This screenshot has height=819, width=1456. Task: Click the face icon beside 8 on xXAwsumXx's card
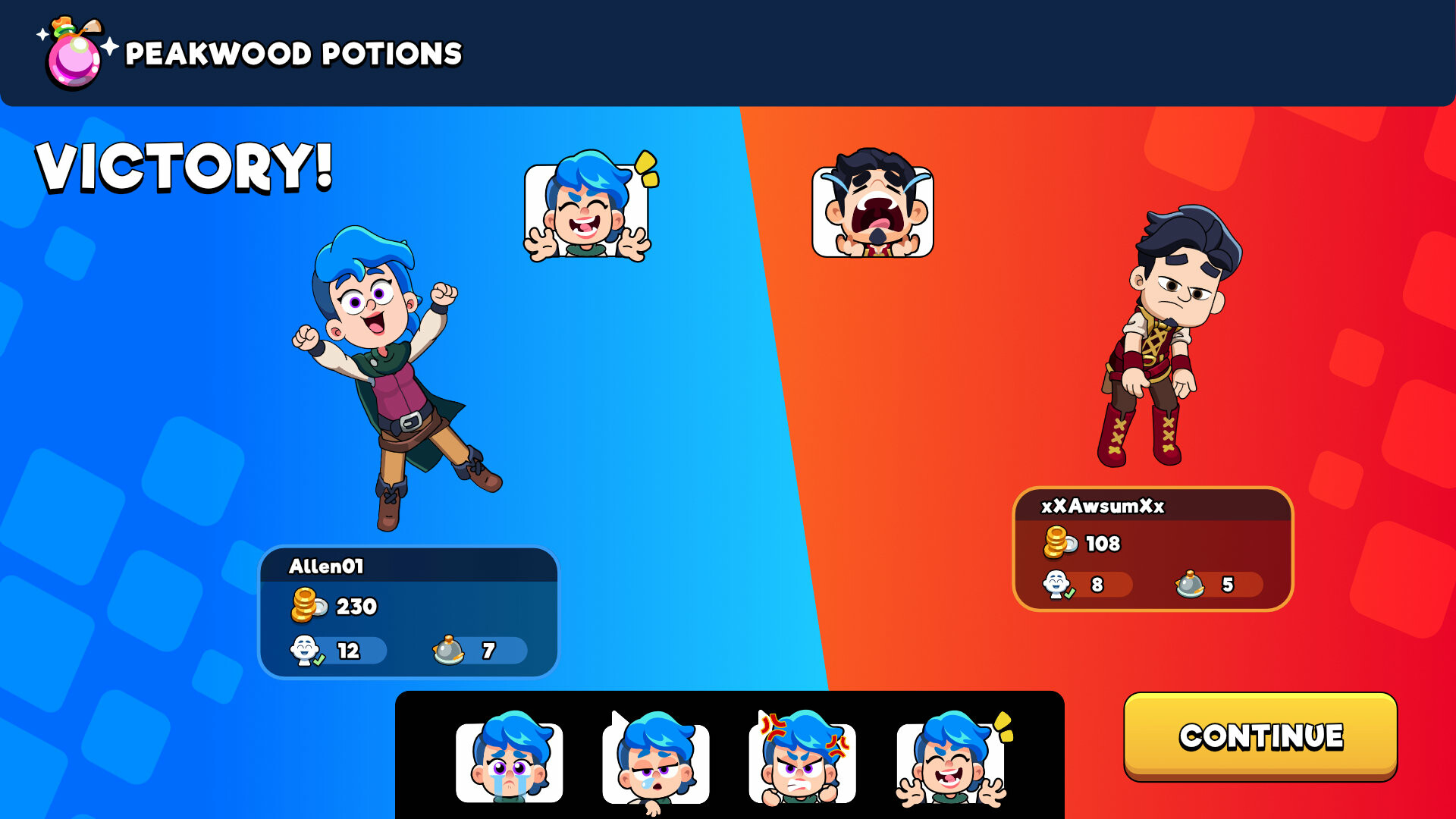pyautogui.click(x=1058, y=585)
